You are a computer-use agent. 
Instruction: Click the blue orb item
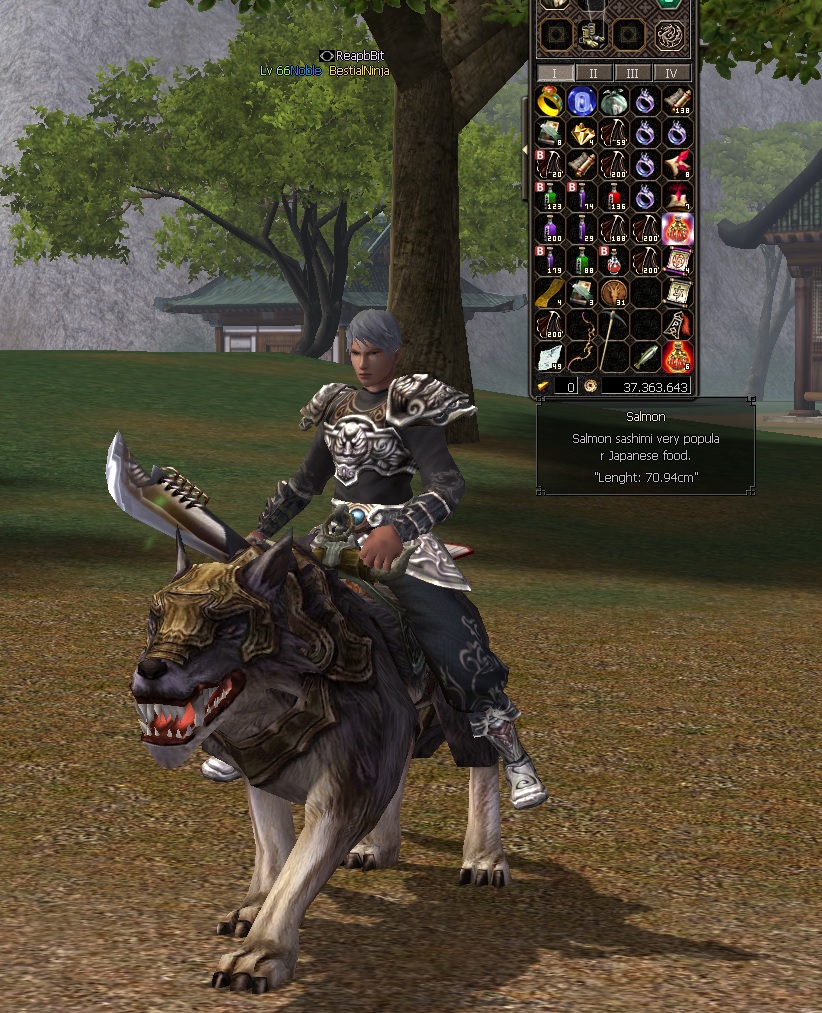581,101
